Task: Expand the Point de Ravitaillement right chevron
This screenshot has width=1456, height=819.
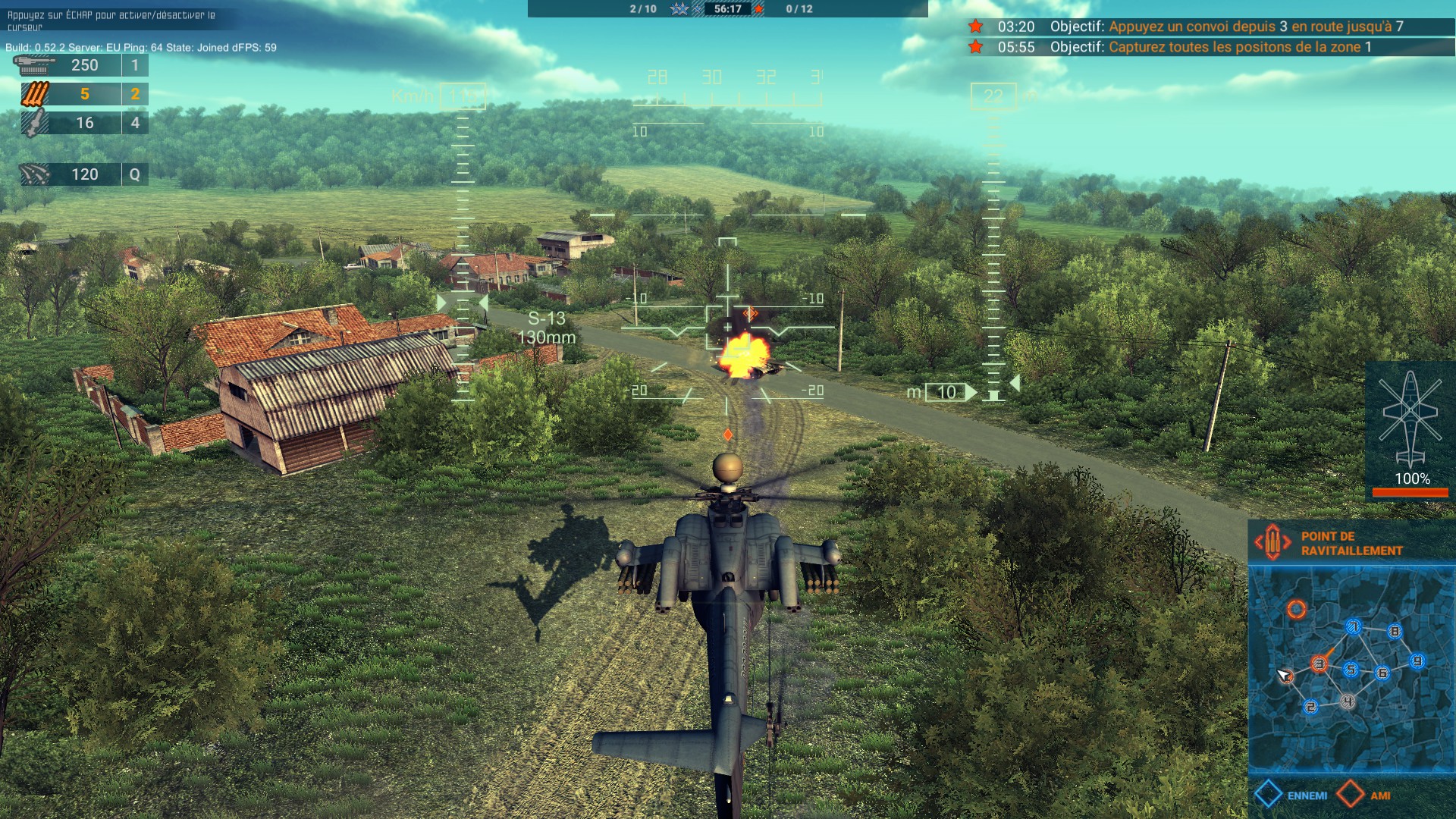Action: point(1288,541)
